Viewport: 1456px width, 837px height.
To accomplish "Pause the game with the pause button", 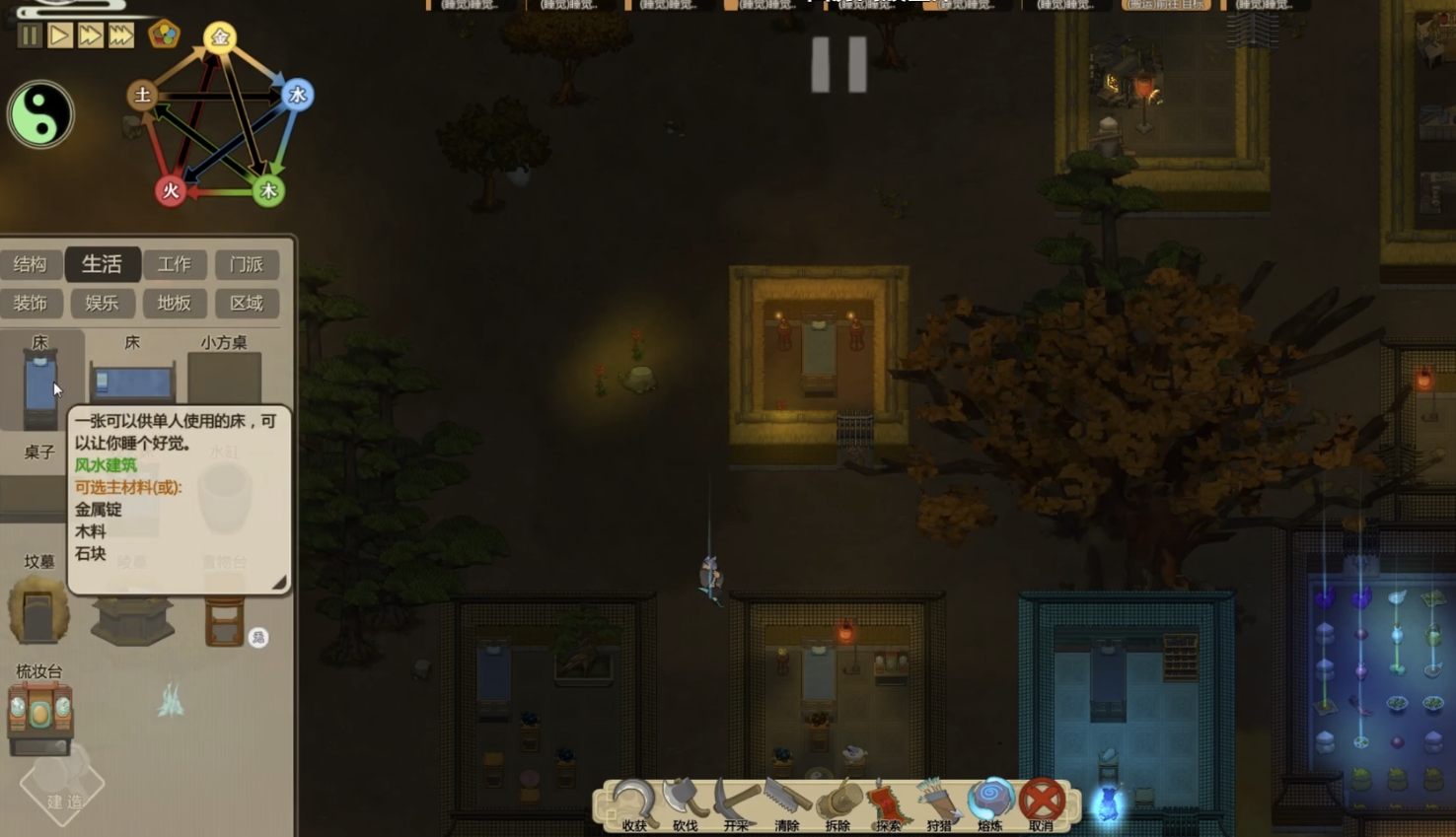I will click(x=30, y=36).
